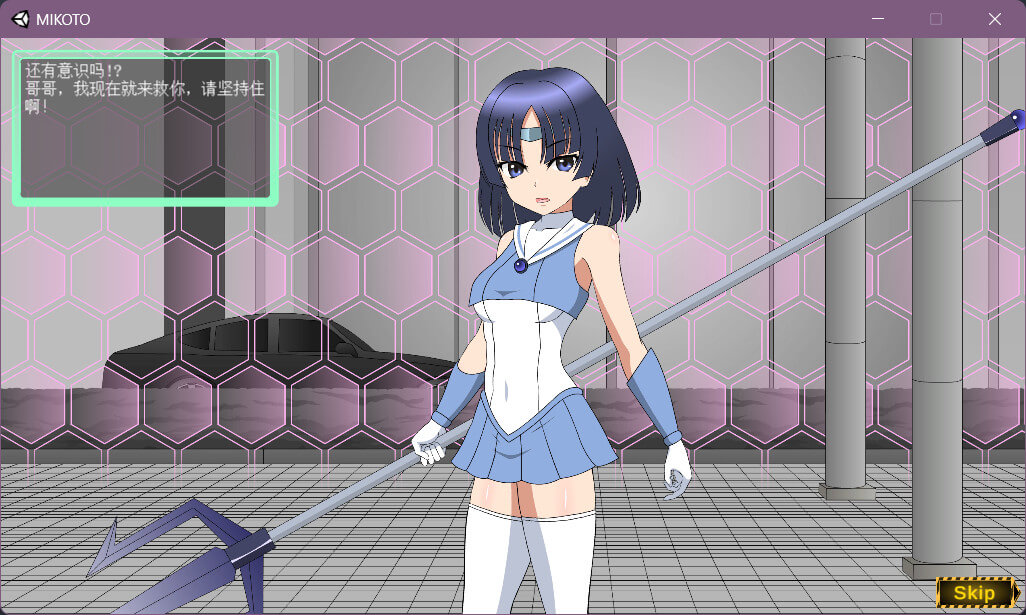This screenshot has height=615, width=1026.
Task: Advance the dialogue text box
Action: 146,128
